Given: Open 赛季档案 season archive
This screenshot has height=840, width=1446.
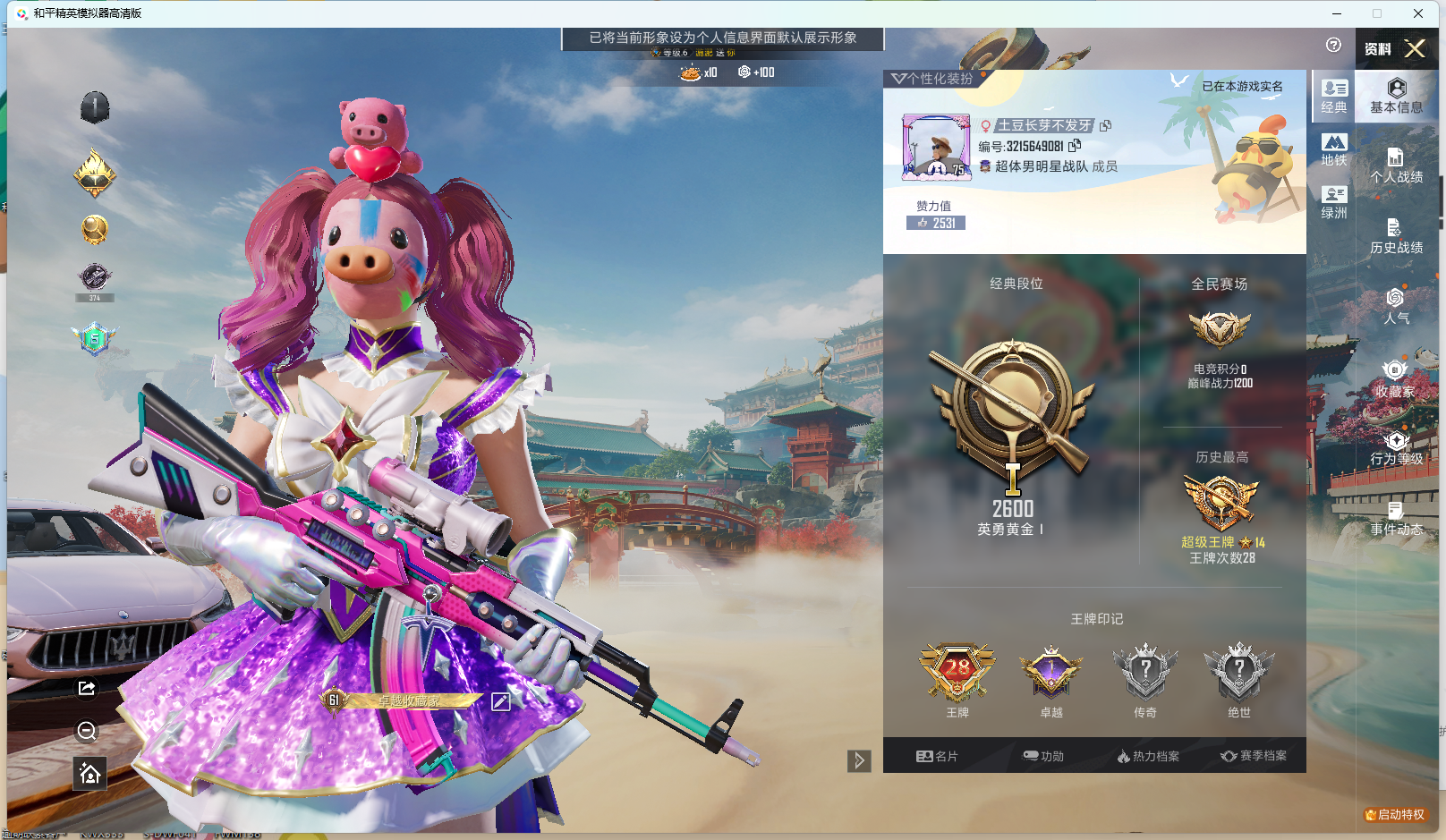Looking at the screenshot, I should coord(1253,756).
